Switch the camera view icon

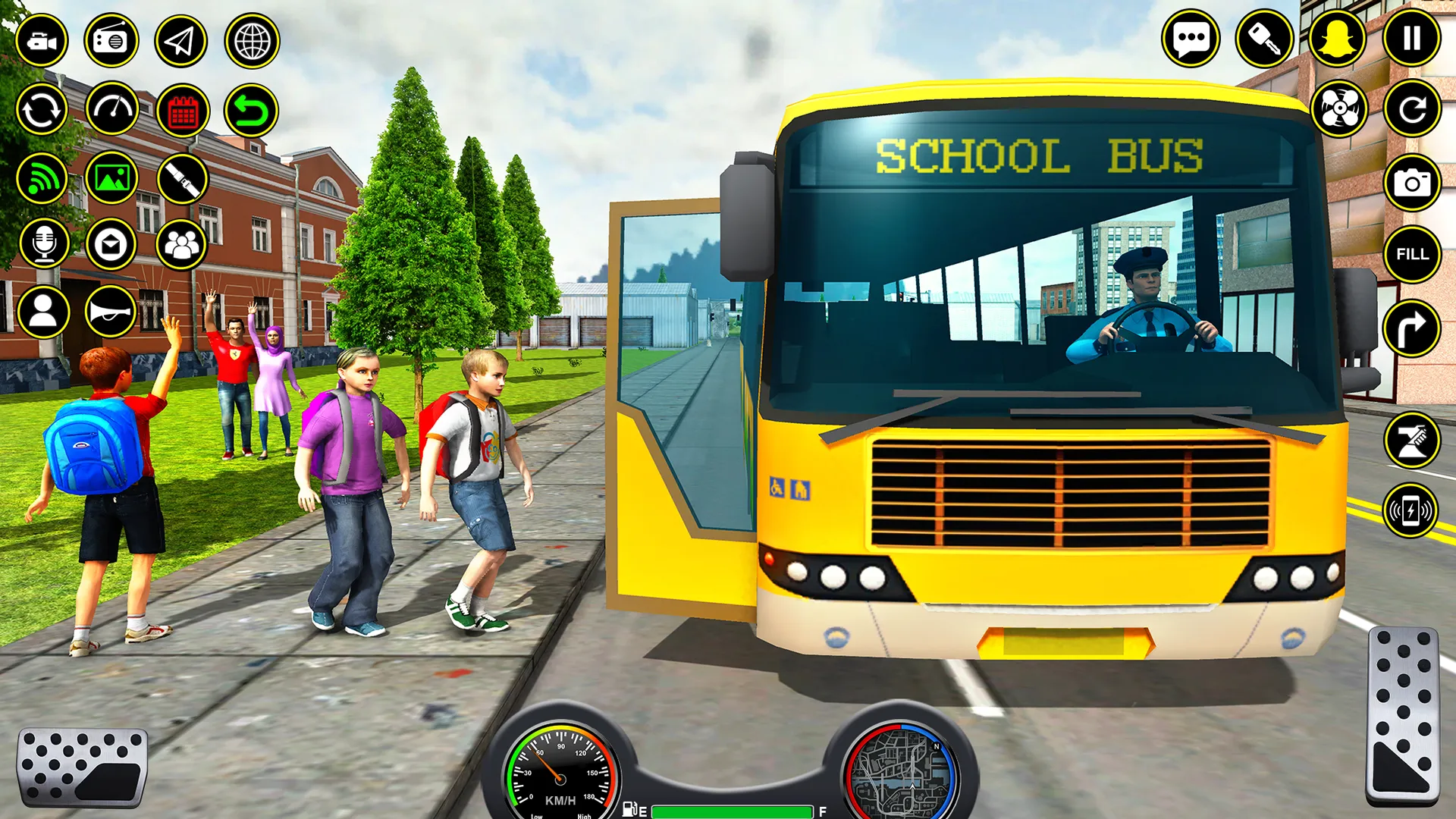(x=42, y=41)
